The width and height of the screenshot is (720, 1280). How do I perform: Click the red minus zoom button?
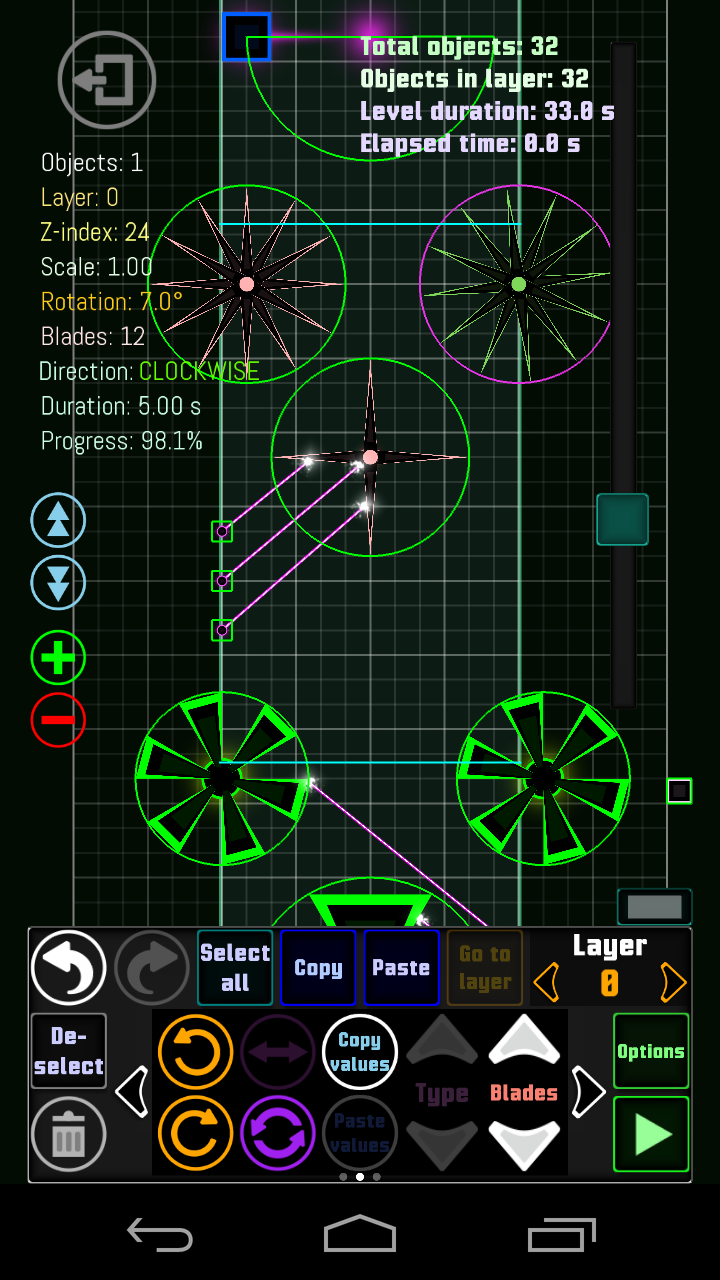[58, 720]
